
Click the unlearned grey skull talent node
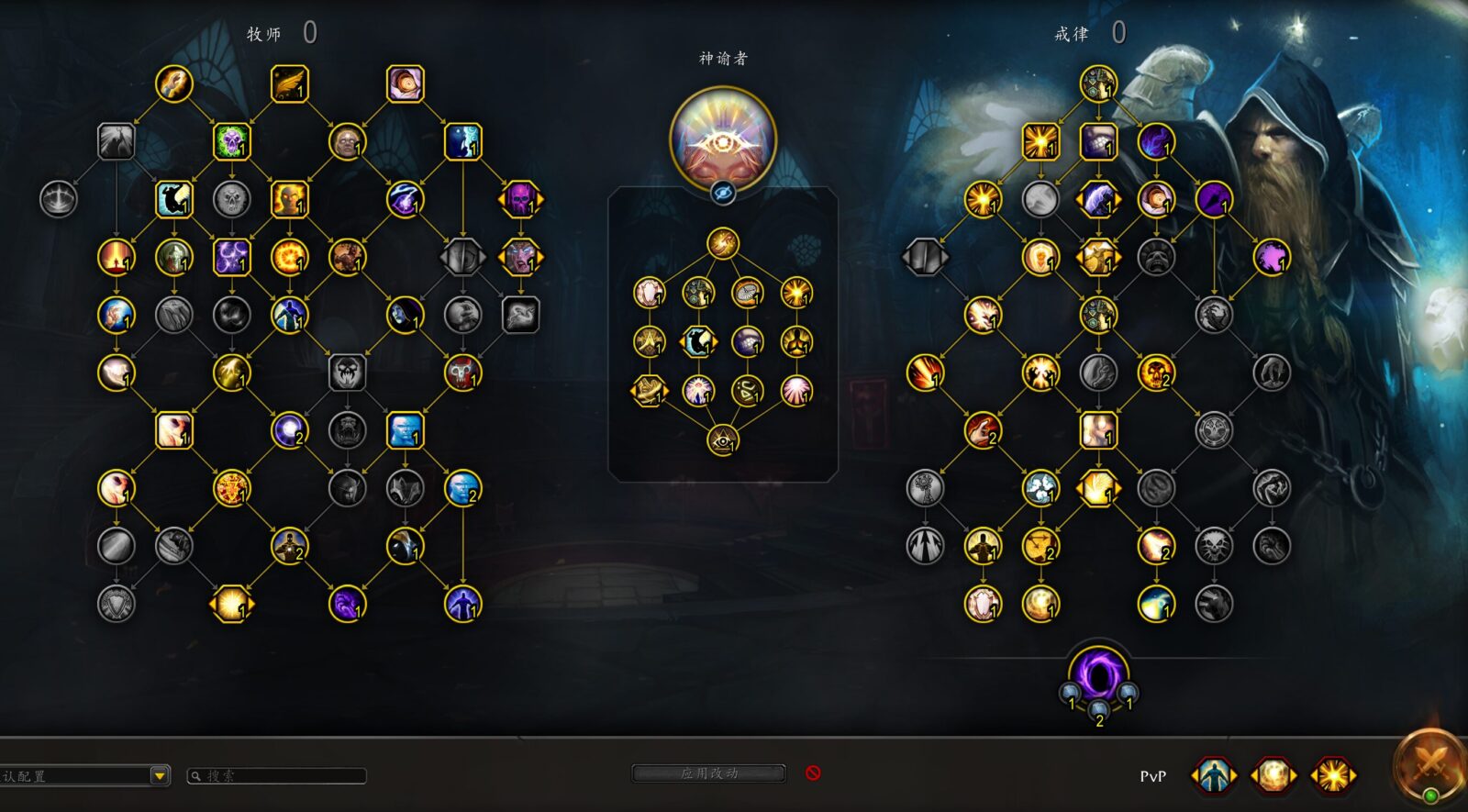(x=231, y=199)
